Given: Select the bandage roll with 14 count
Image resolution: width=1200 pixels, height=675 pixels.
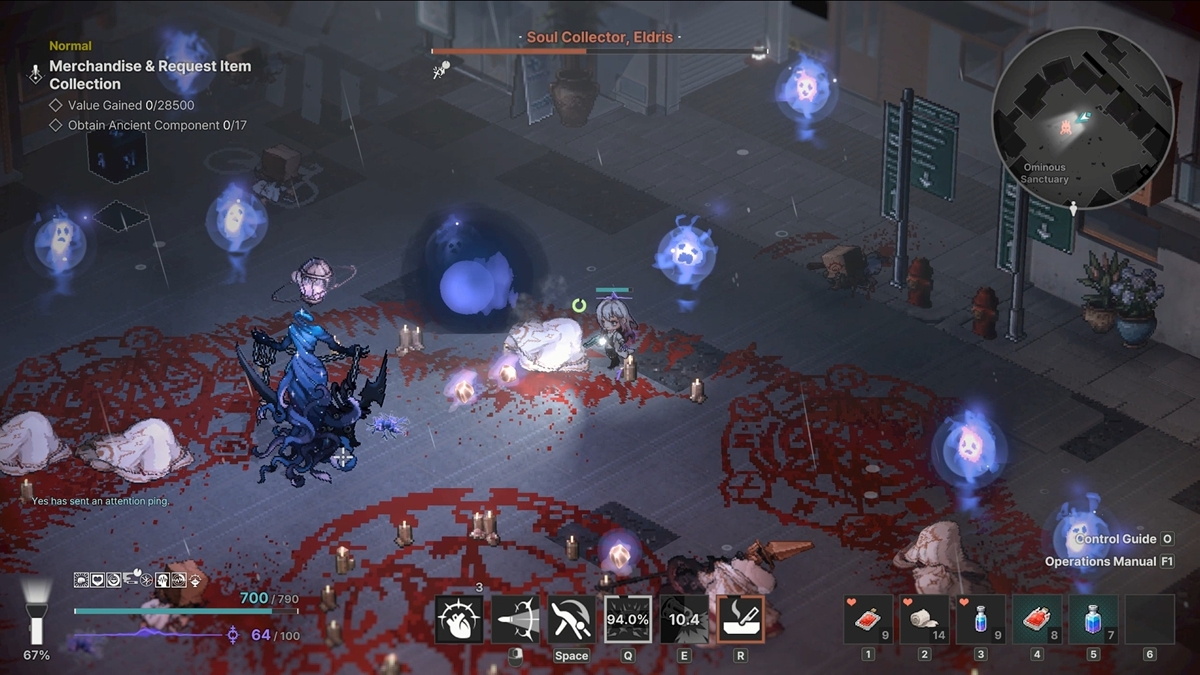Looking at the screenshot, I should click(924, 620).
